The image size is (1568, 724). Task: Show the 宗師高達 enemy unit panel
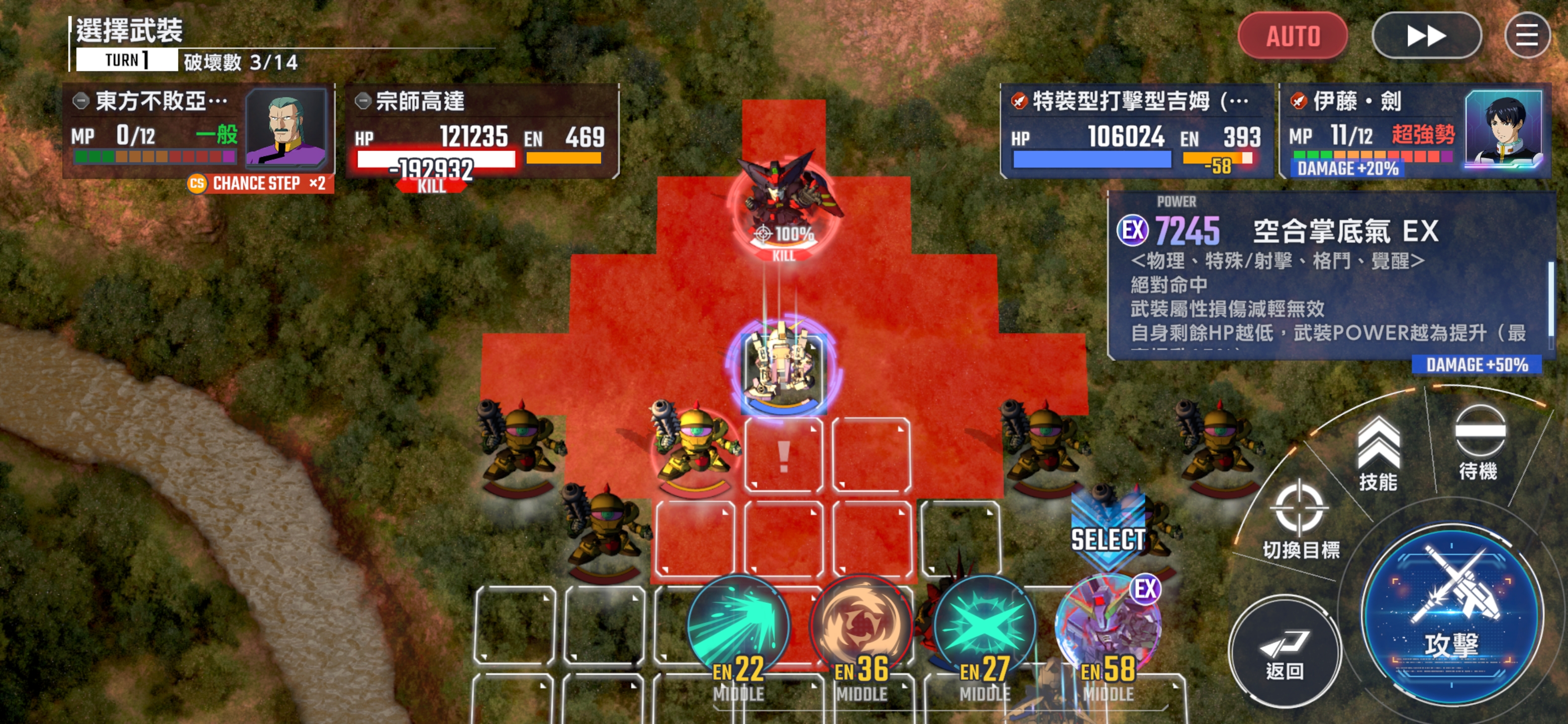coord(482,130)
